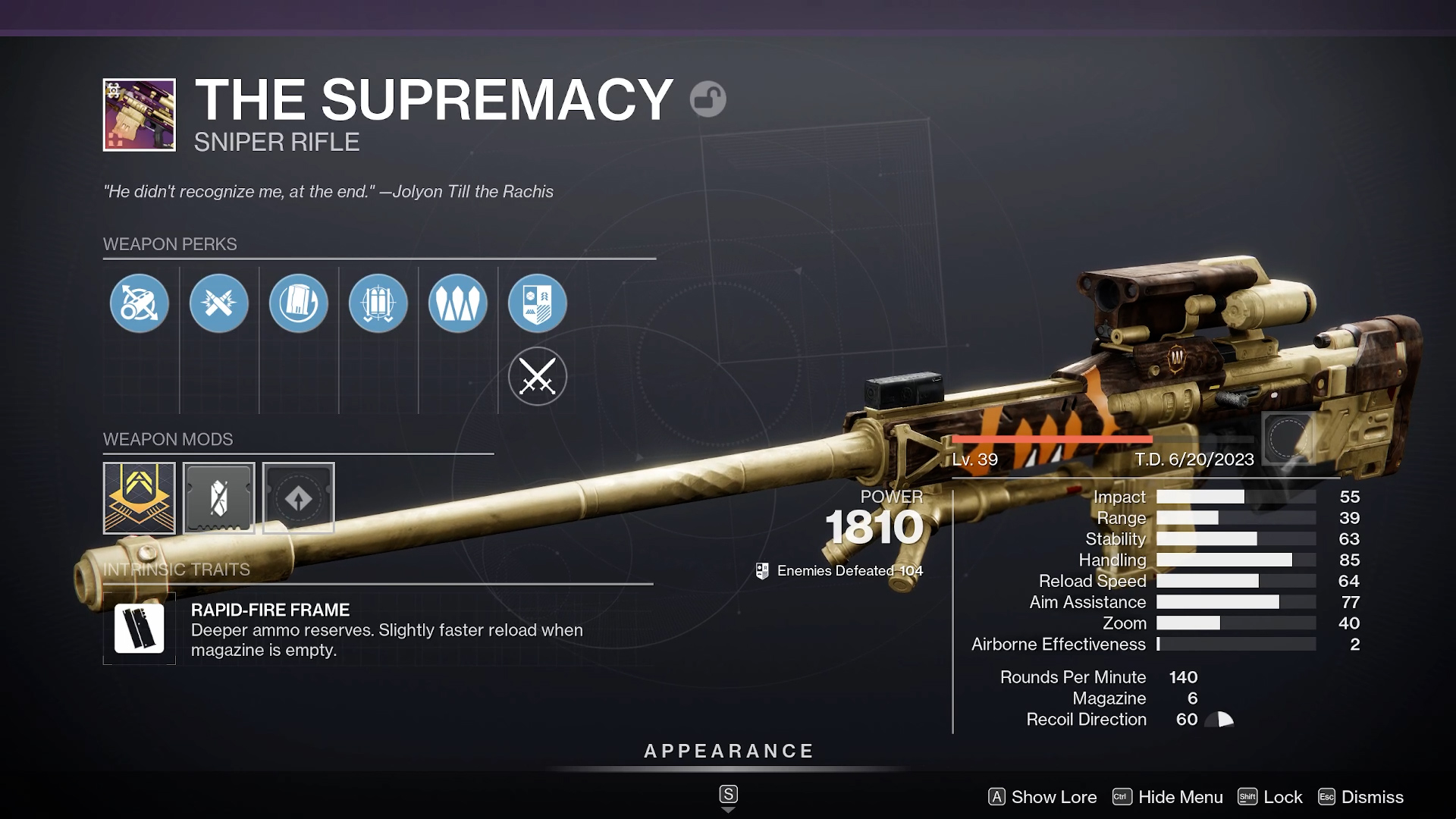Select the crossed swords tracker option
The width and height of the screenshot is (1456, 819).
[x=538, y=376]
